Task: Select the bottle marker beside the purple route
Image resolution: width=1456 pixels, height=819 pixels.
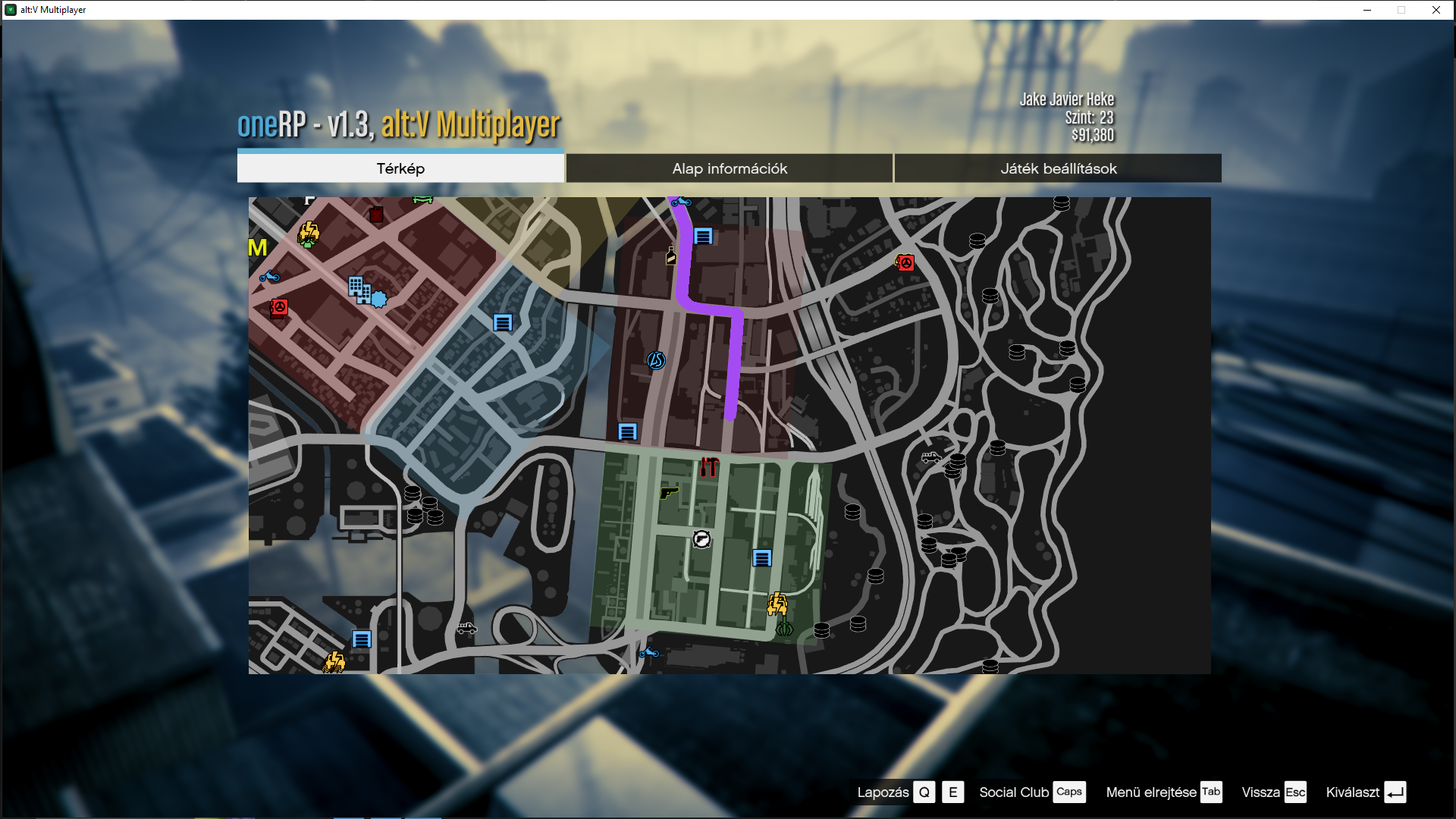Action: point(670,256)
